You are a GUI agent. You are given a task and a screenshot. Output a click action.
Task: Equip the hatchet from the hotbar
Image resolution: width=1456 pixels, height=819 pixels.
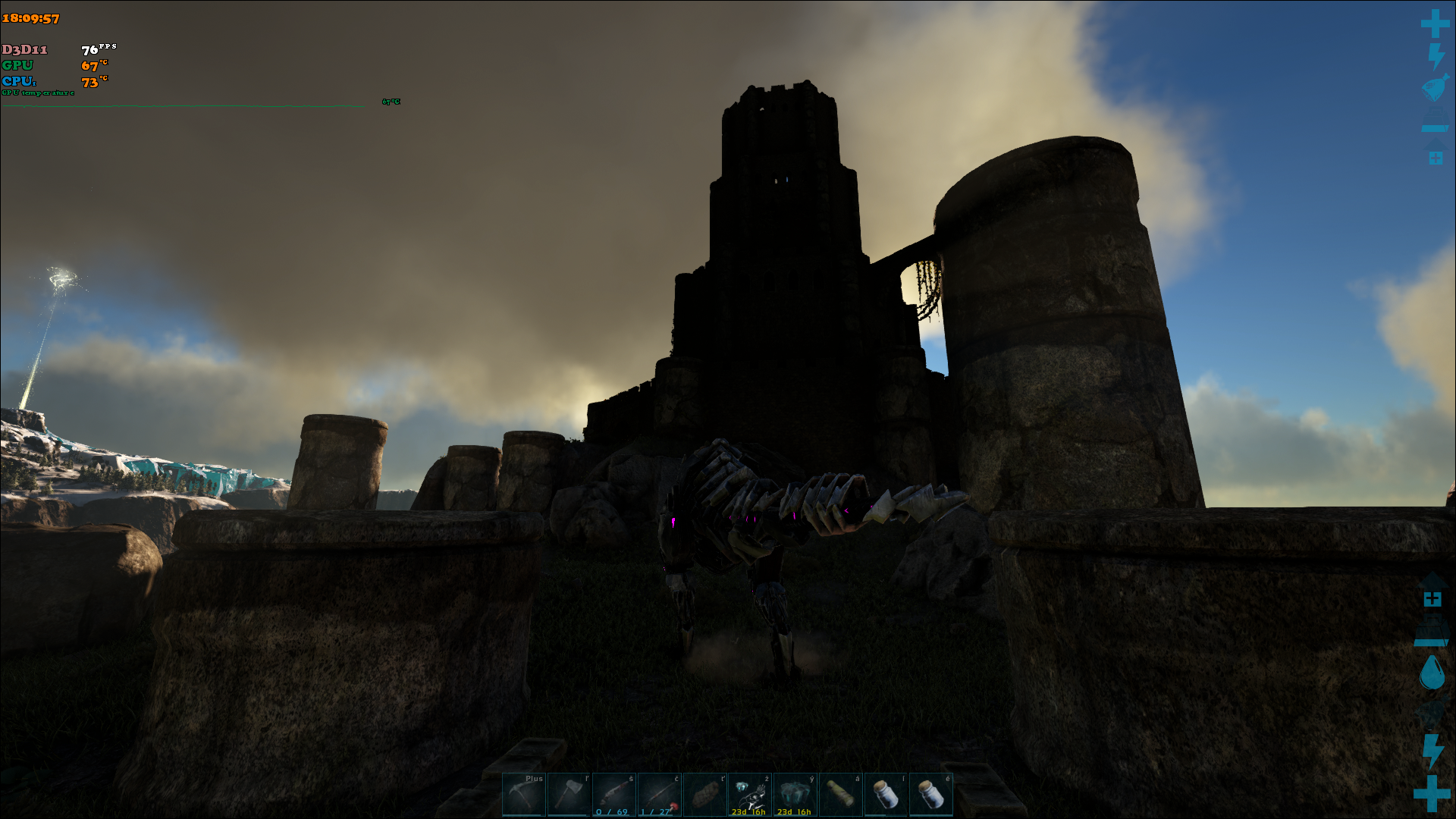(x=569, y=795)
